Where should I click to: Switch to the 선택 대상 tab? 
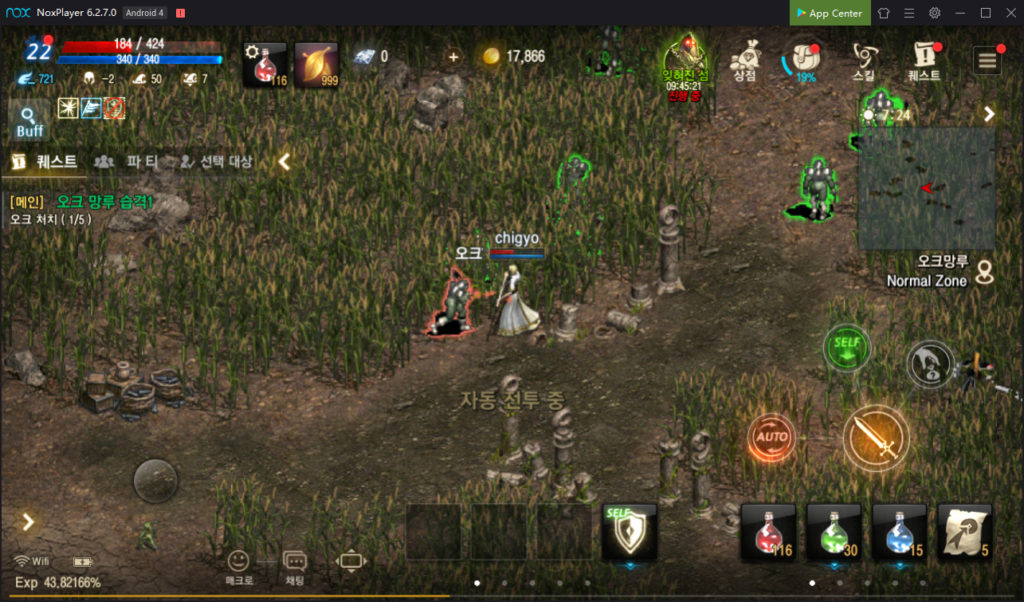215,161
